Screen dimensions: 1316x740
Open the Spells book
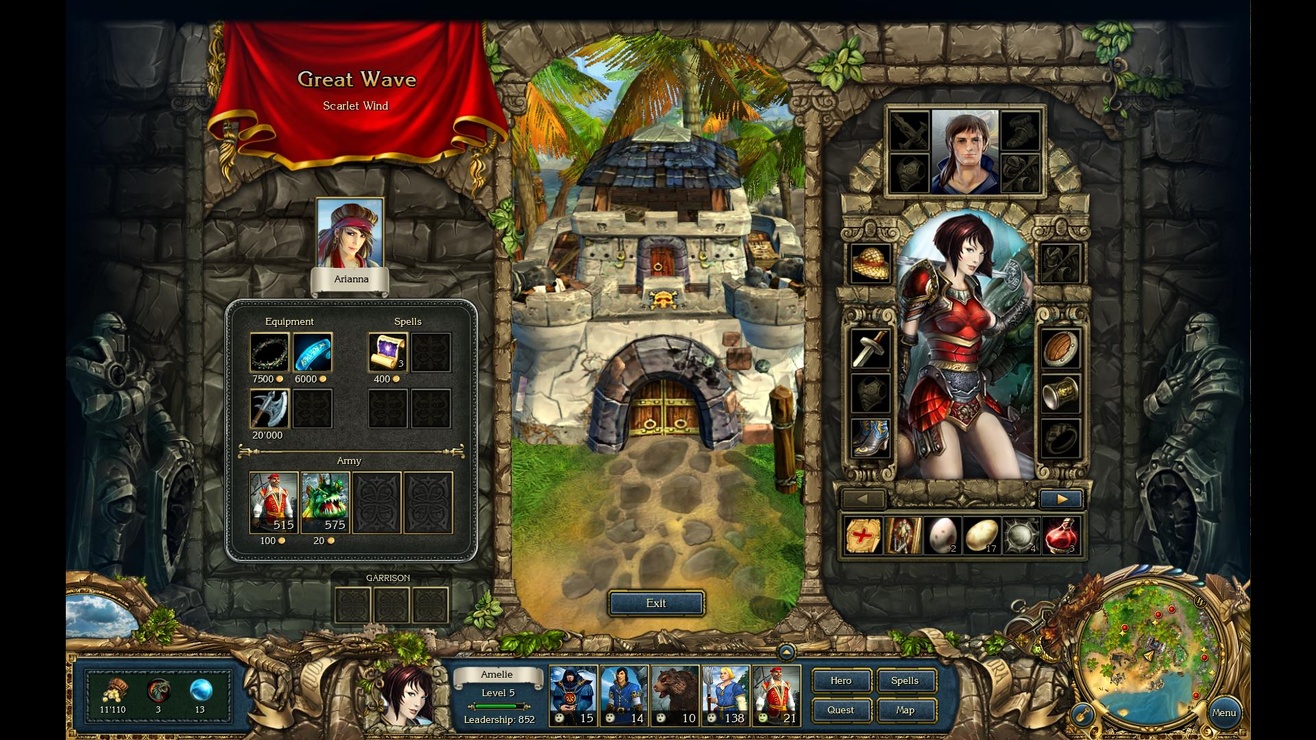(905, 681)
